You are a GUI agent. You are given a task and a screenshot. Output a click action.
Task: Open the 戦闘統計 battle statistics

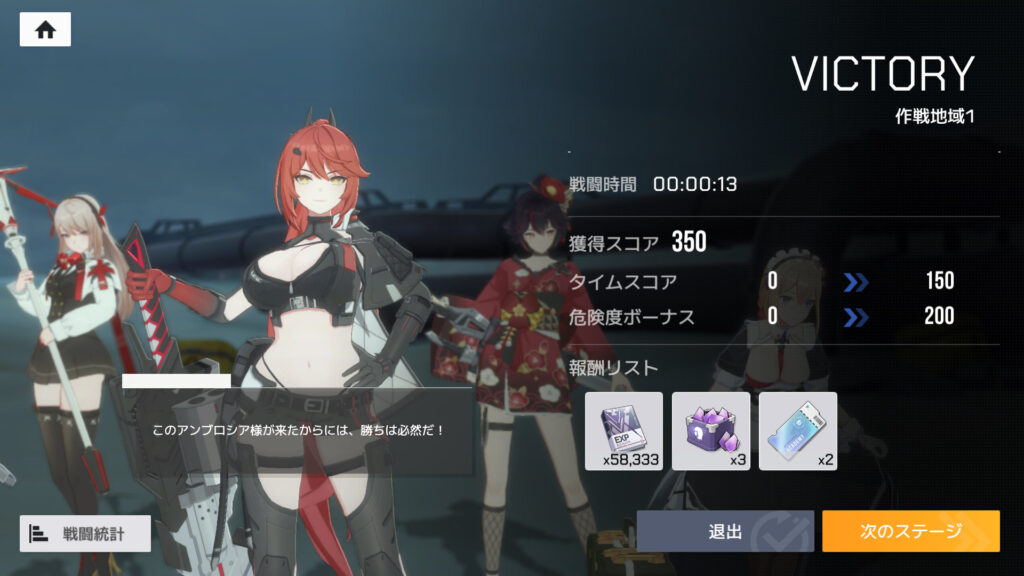[85, 533]
